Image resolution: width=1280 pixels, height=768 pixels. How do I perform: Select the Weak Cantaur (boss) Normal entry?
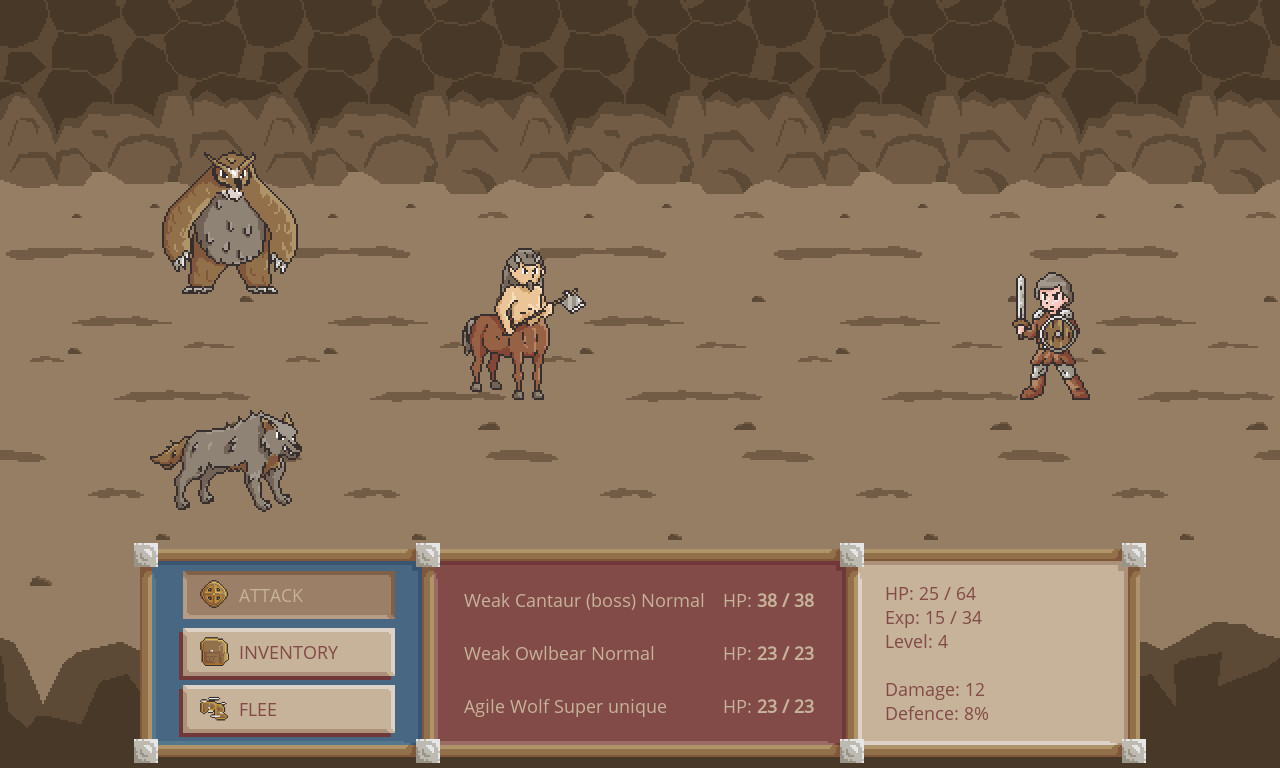pyautogui.click(x=584, y=601)
